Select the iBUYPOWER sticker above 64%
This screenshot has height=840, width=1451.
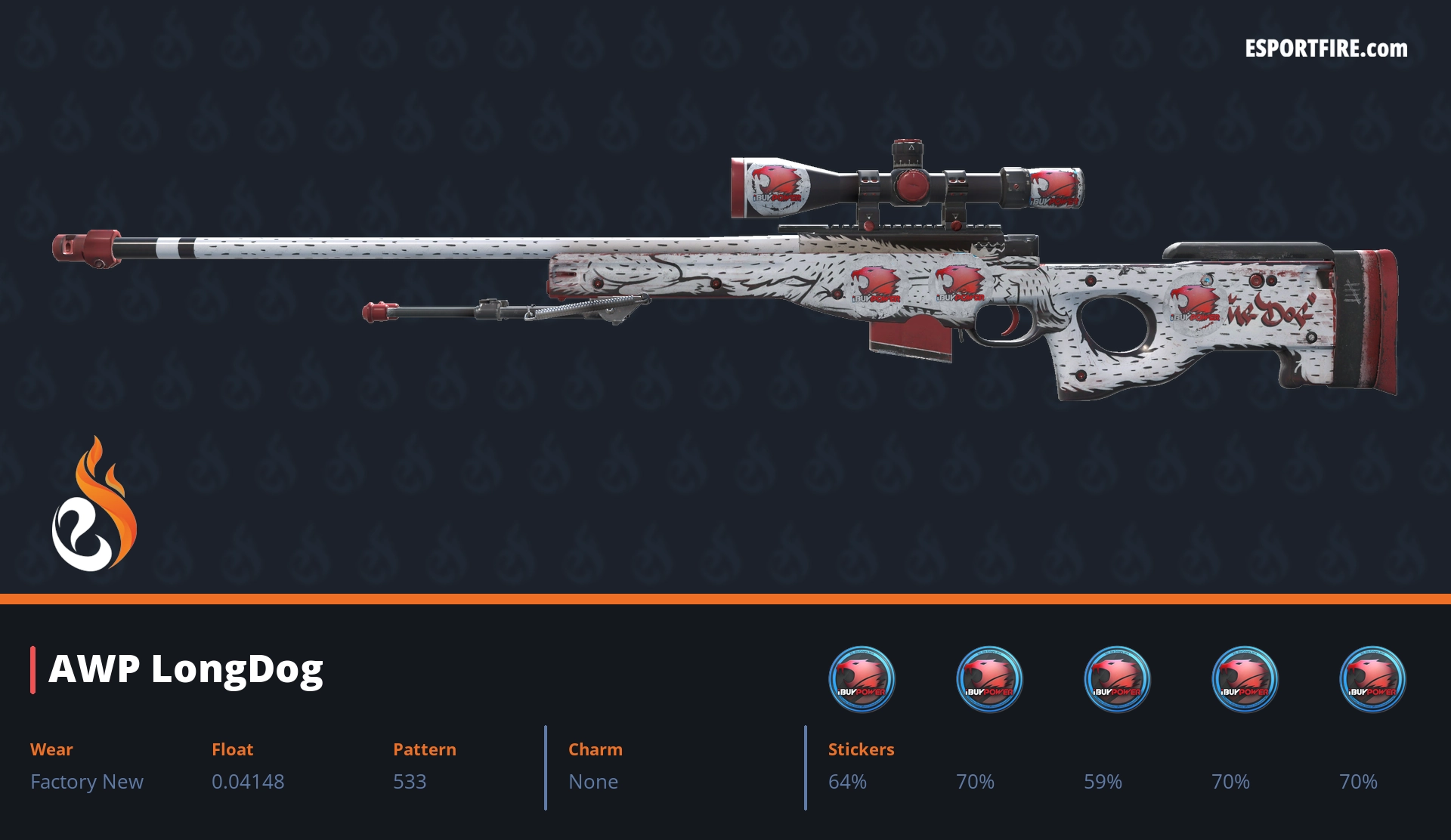(x=862, y=679)
